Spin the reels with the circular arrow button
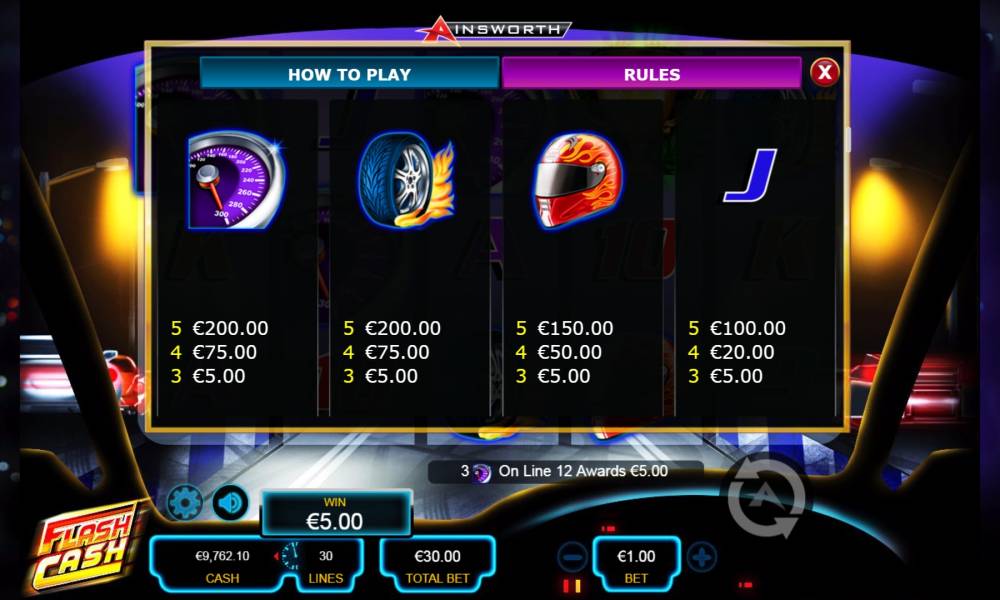 pyautogui.click(x=763, y=496)
